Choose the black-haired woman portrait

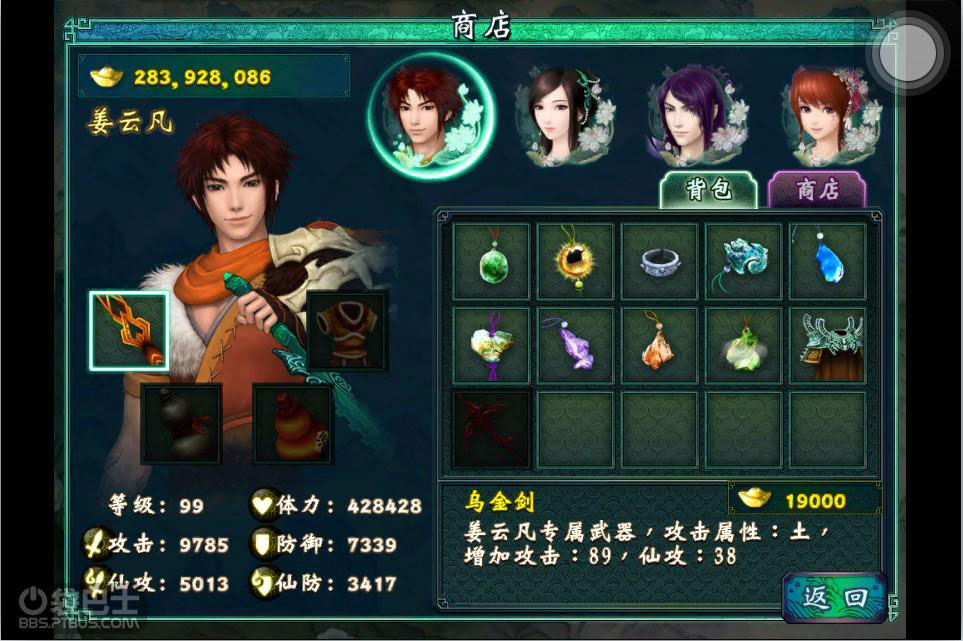[x=563, y=113]
